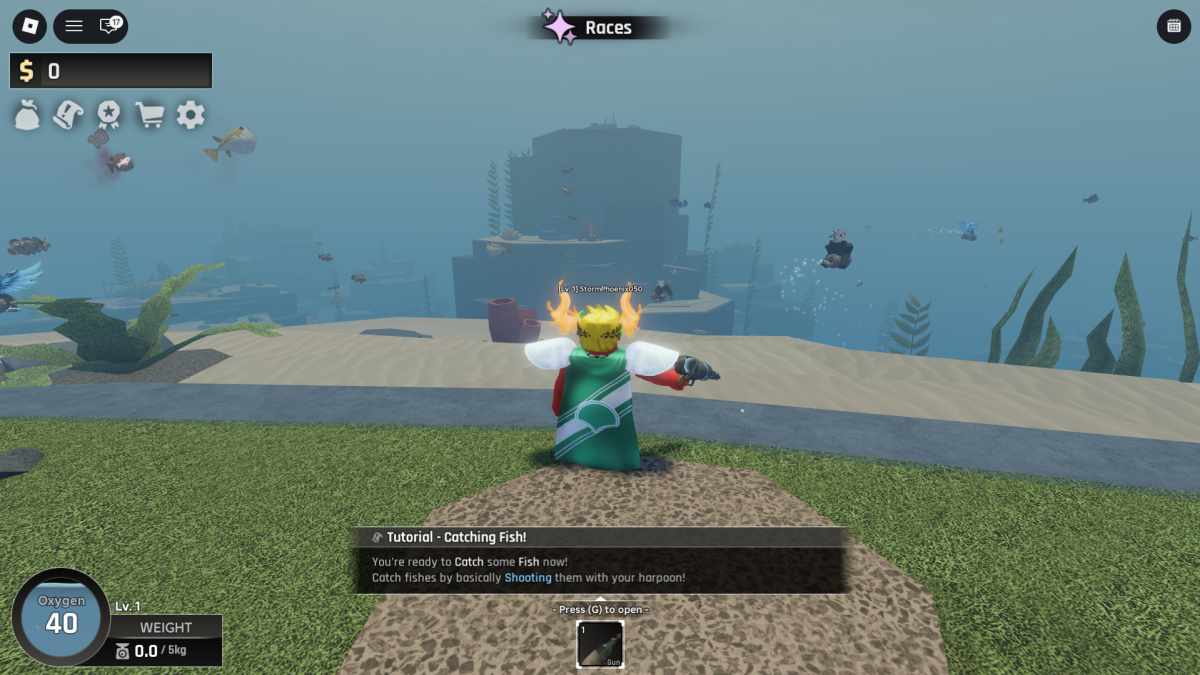1200x675 pixels.
Task: Open the gear settings icon
Action: (x=190, y=115)
